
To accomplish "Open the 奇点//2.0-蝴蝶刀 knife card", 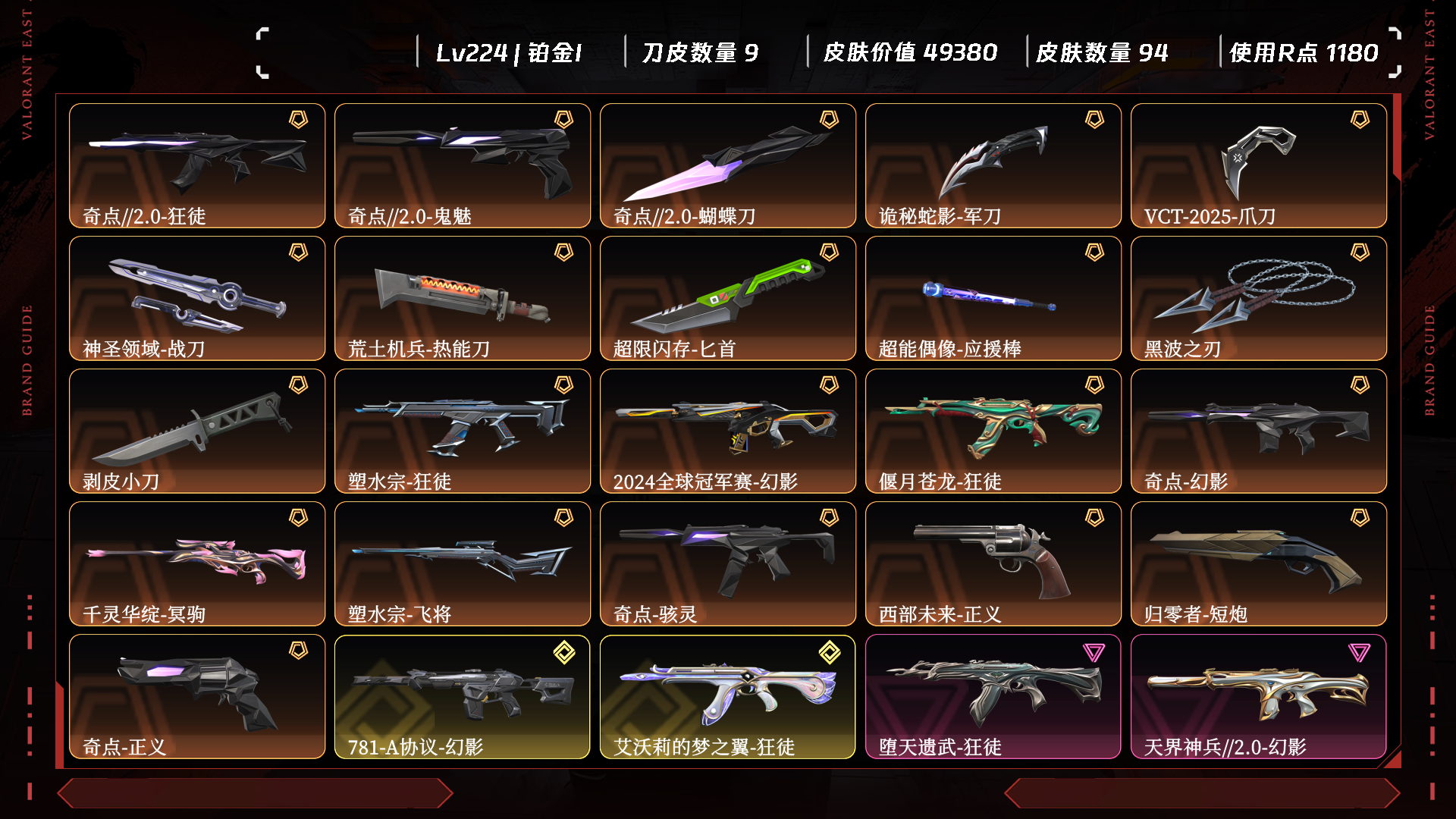I will (728, 165).
